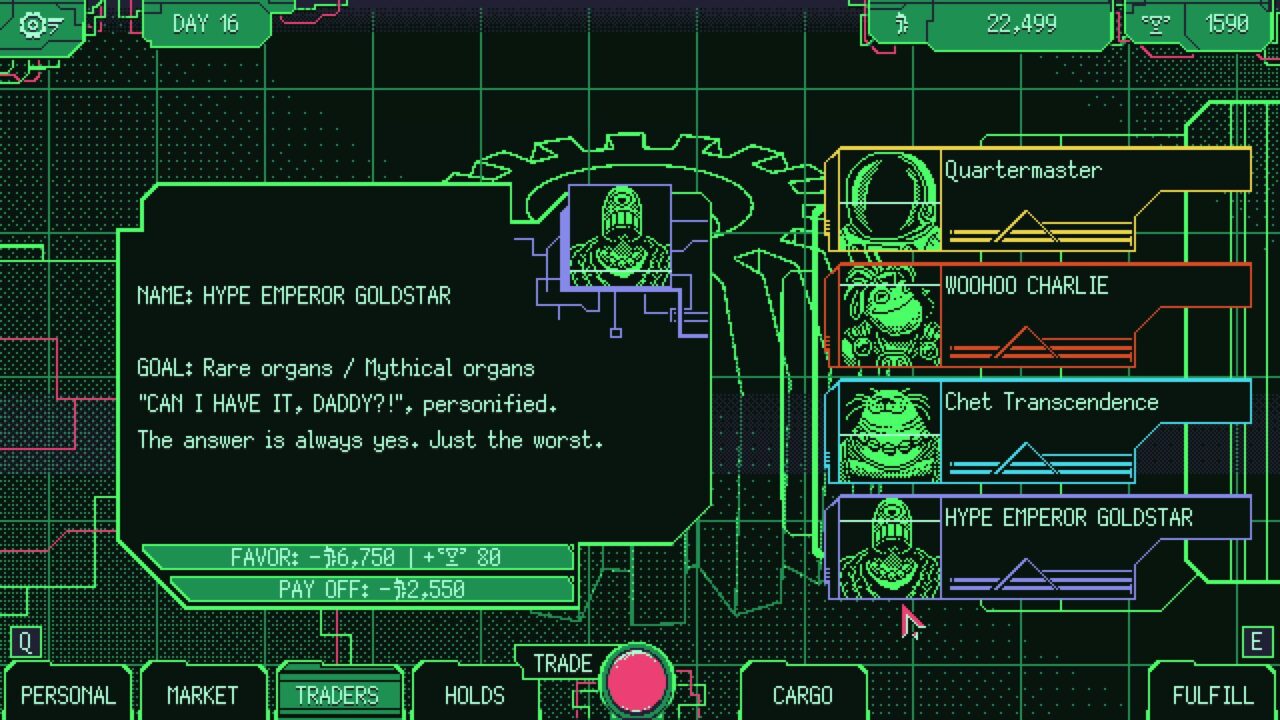Choose trader WOOHOO CHARLIE
The height and width of the screenshot is (720, 1280).
(1040, 314)
